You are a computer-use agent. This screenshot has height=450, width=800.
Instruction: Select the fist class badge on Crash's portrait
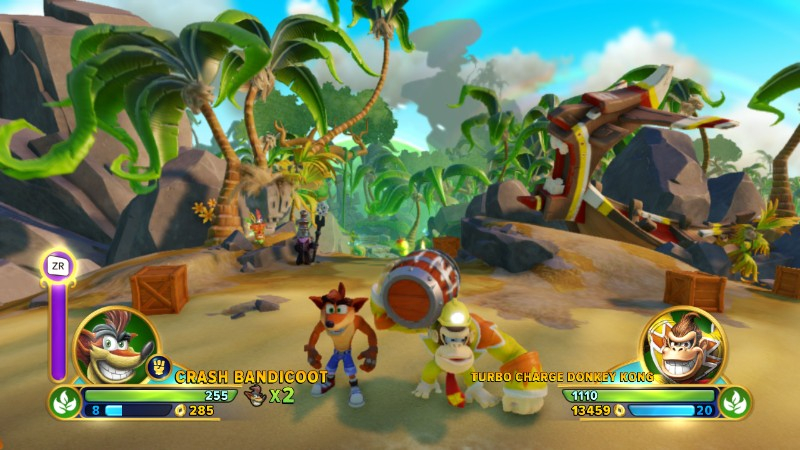[158, 366]
